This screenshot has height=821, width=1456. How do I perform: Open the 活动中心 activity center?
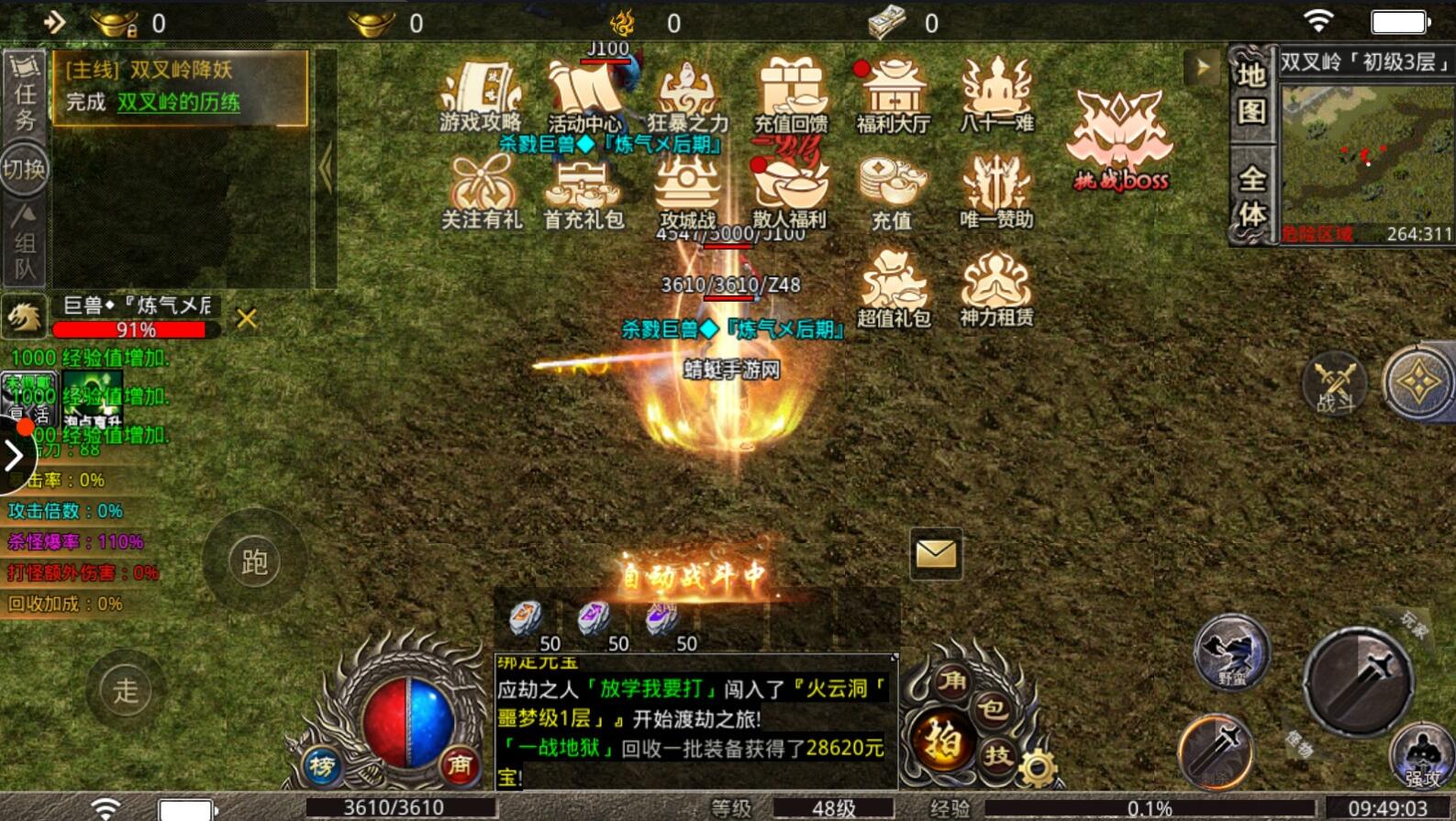pyautogui.click(x=584, y=97)
